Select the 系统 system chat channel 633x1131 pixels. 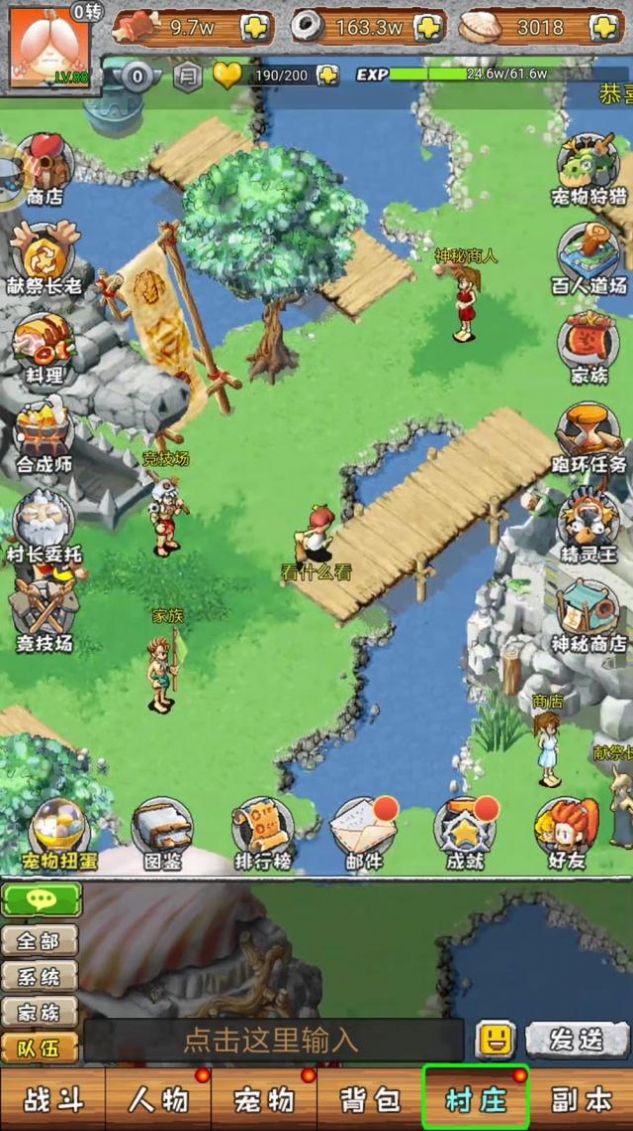[x=40, y=976]
